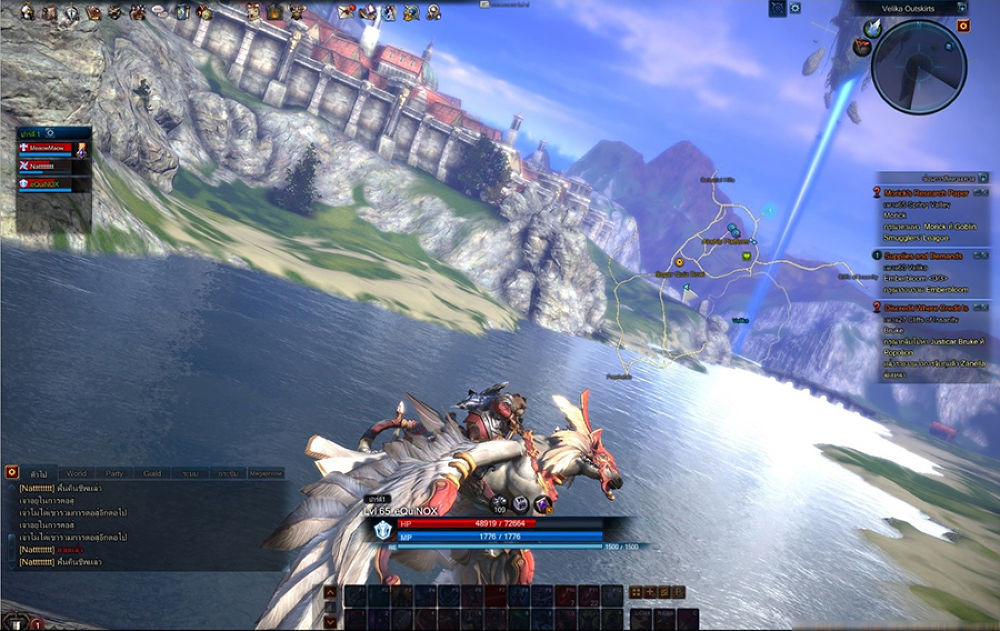Image resolution: width=1000 pixels, height=631 pixels.
Task: Select the Megaphone chat tab
Action: coord(265,472)
